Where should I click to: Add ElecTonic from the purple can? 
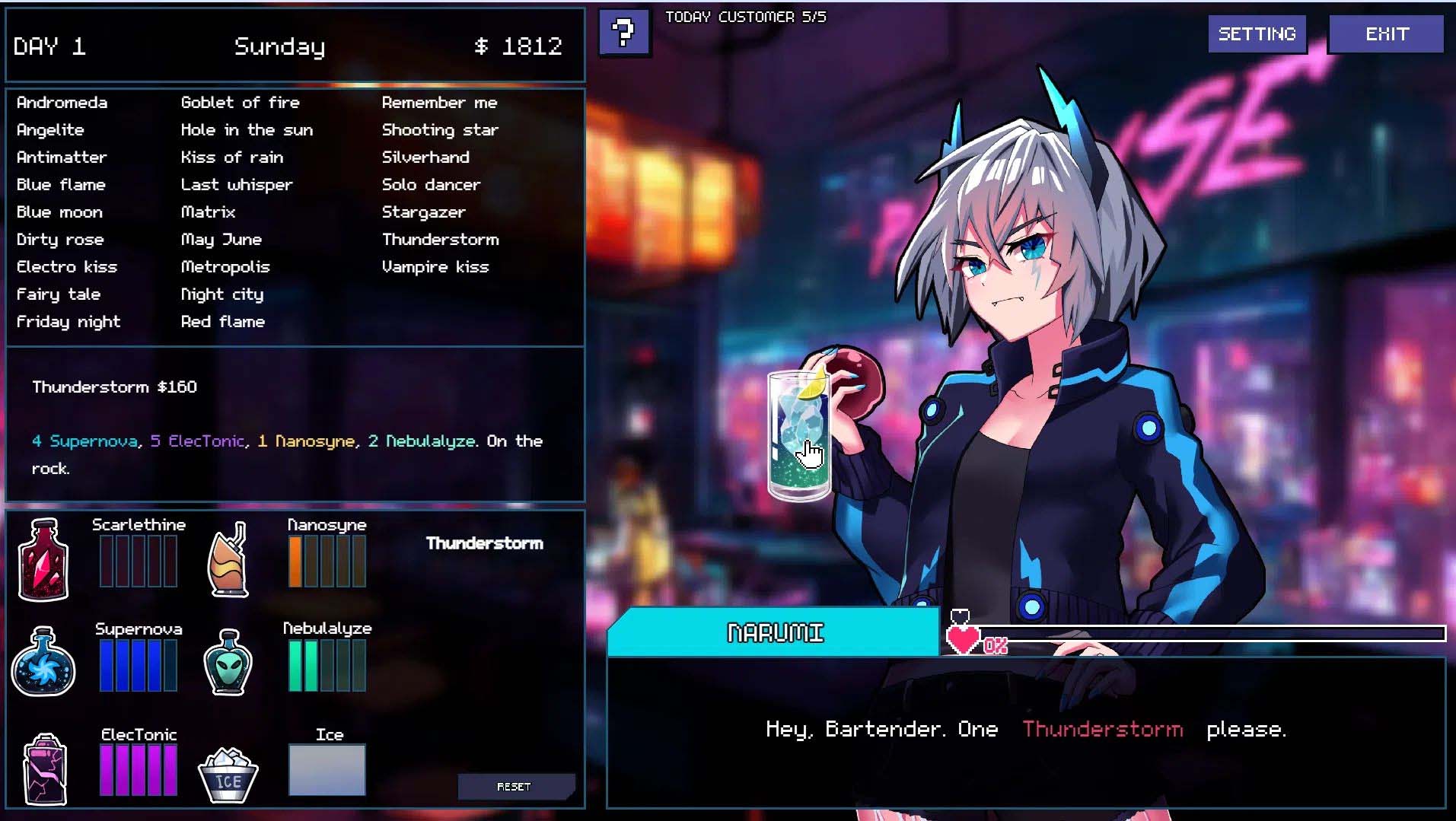46,768
